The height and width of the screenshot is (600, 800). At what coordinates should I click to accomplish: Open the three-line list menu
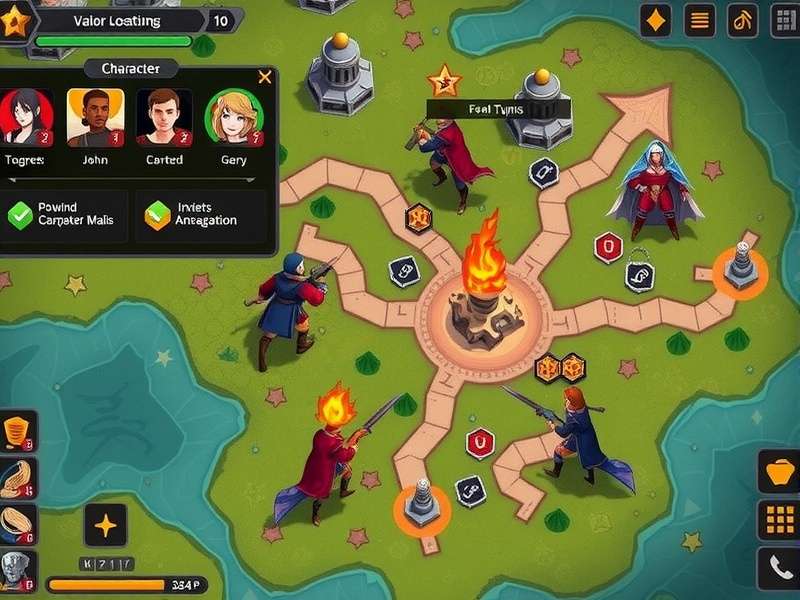click(700, 20)
